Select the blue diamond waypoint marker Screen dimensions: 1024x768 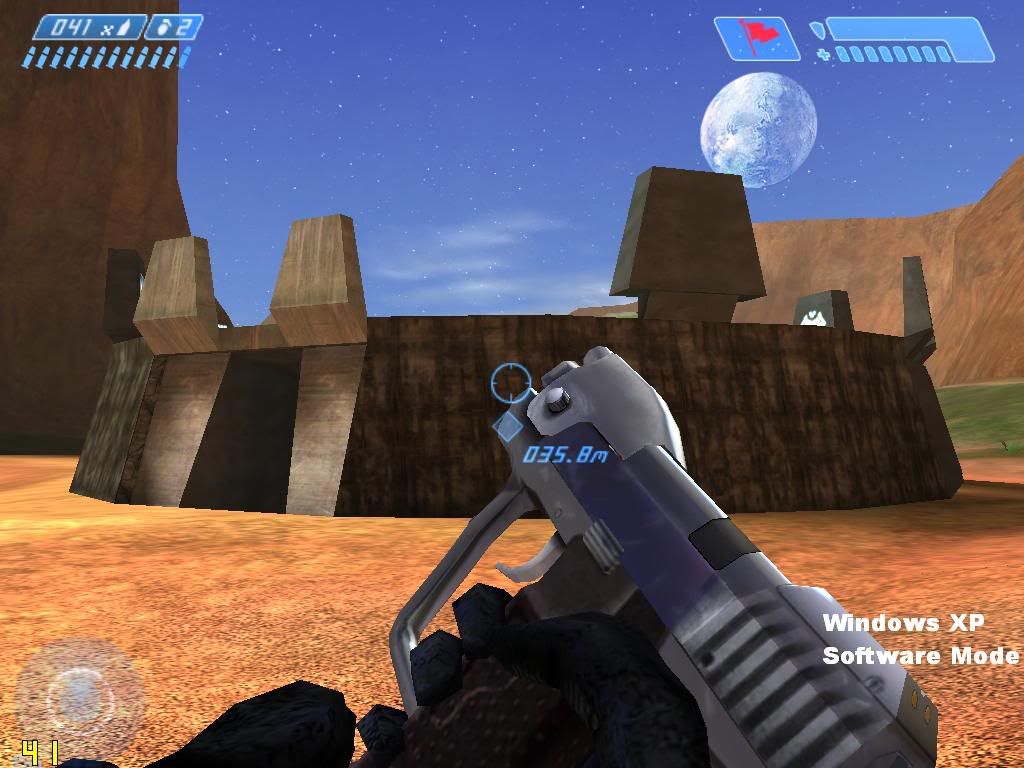(508, 428)
